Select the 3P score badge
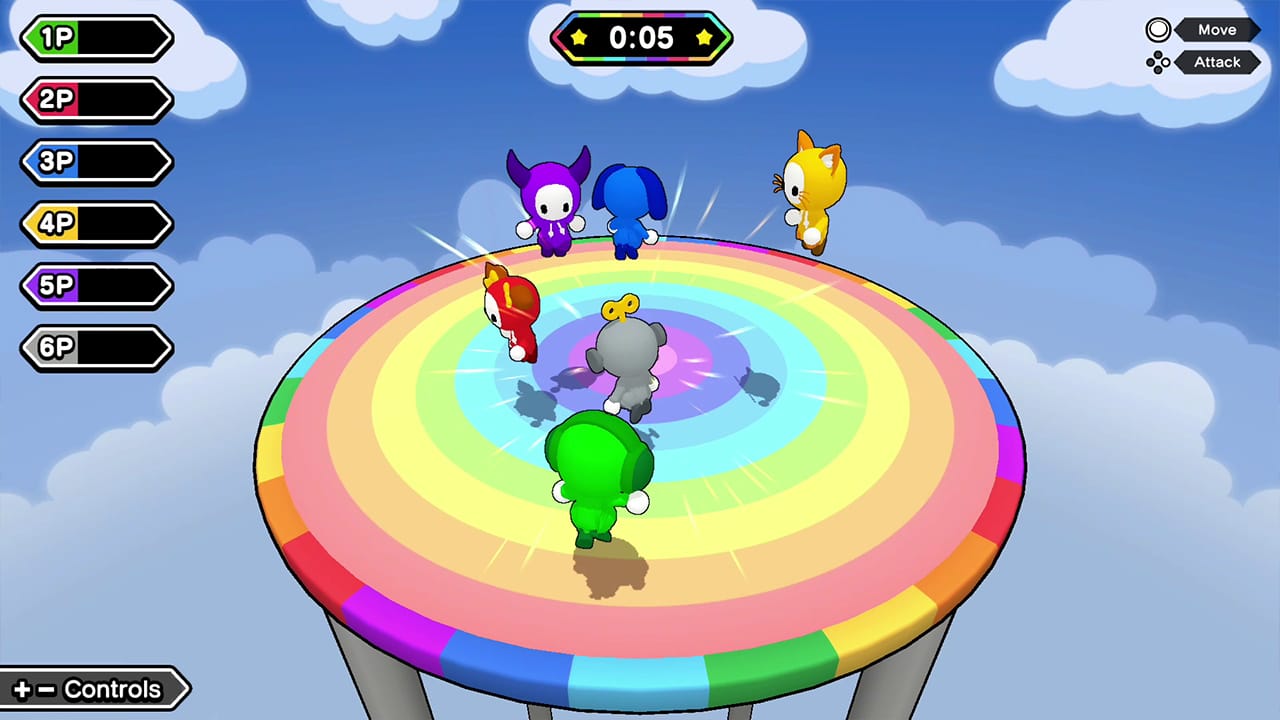Image resolution: width=1280 pixels, height=720 pixels. click(95, 162)
